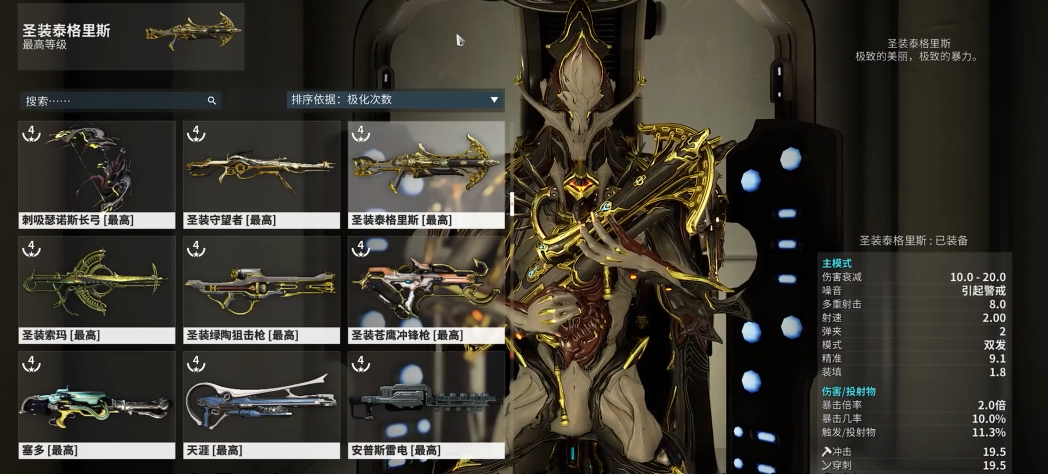The height and width of the screenshot is (474, 1048).
Task: Click the weapon search field
Action: pyautogui.click(x=115, y=101)
